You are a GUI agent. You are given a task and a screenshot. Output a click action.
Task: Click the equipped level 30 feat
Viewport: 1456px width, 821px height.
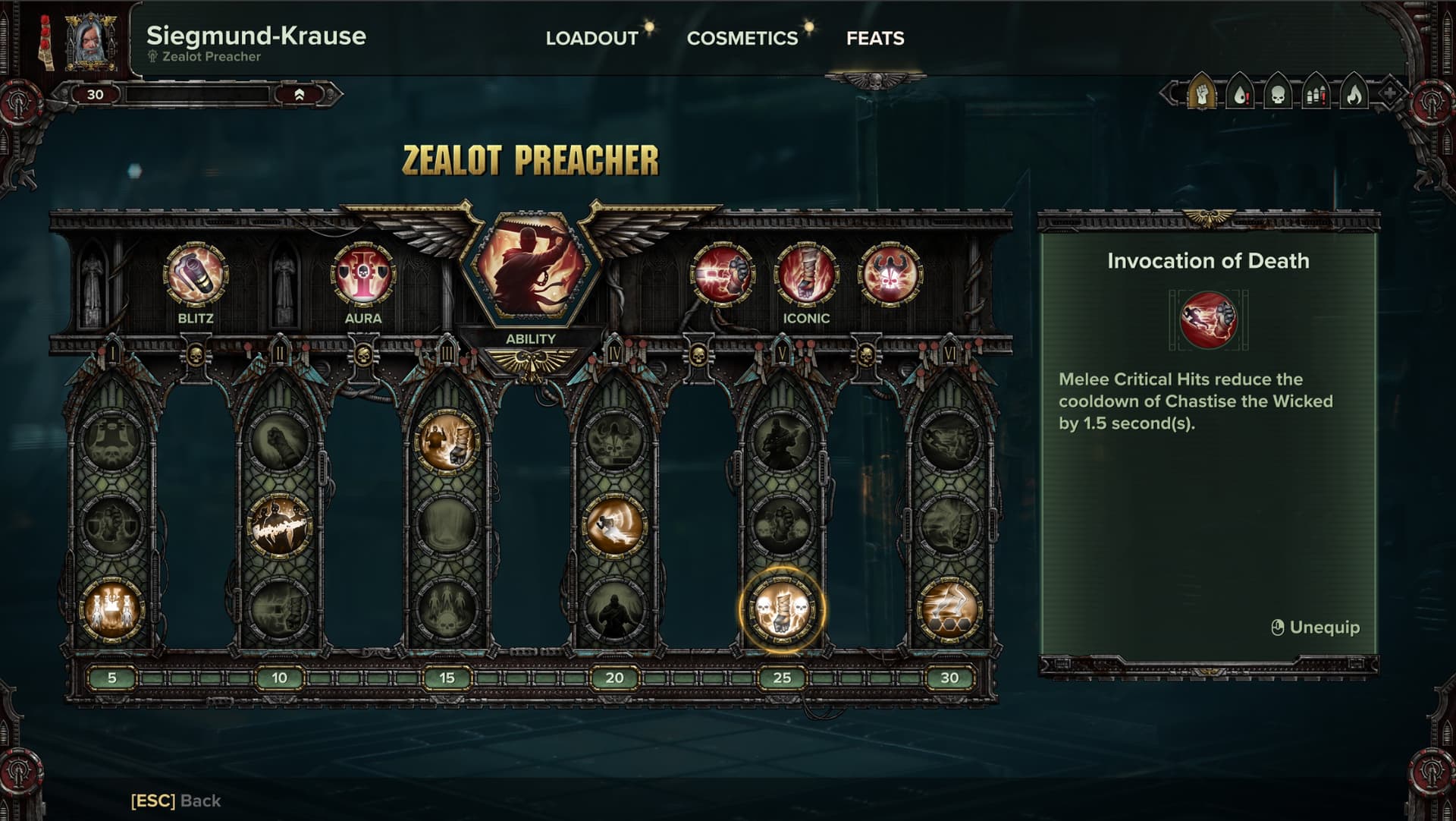[949, 609]
